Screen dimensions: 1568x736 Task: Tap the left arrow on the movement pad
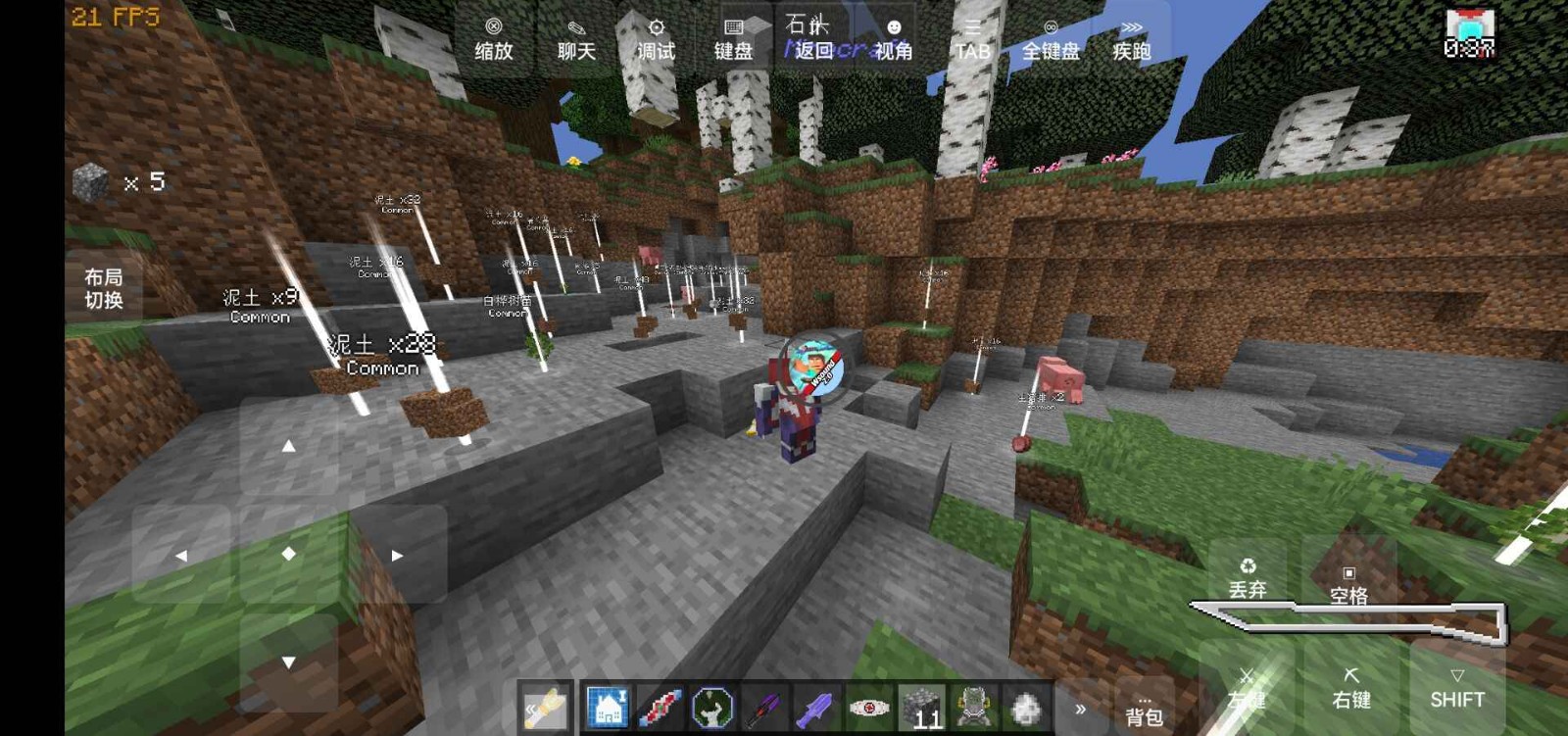click(x=181, y=555)
